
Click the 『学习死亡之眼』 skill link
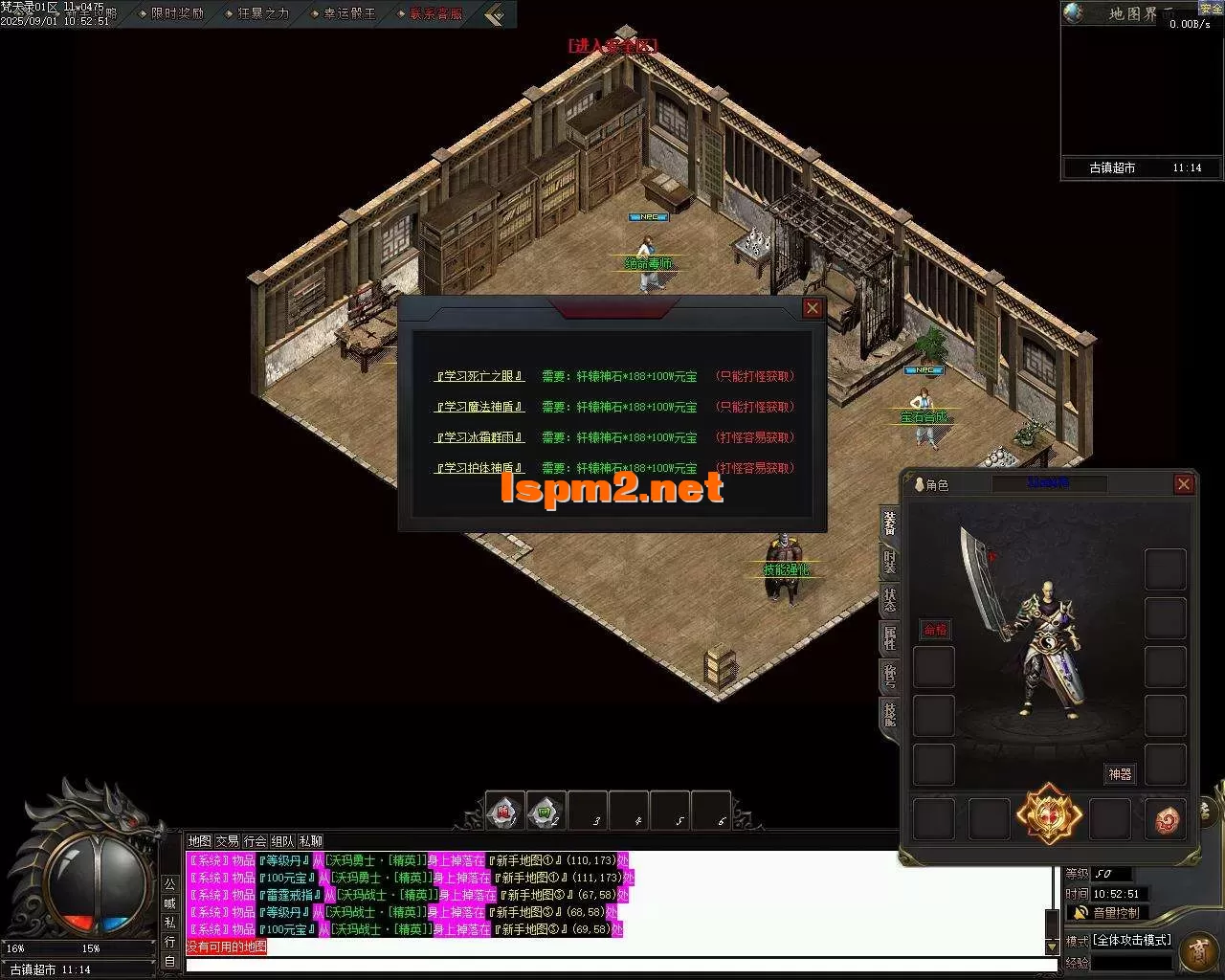(478, 375)
